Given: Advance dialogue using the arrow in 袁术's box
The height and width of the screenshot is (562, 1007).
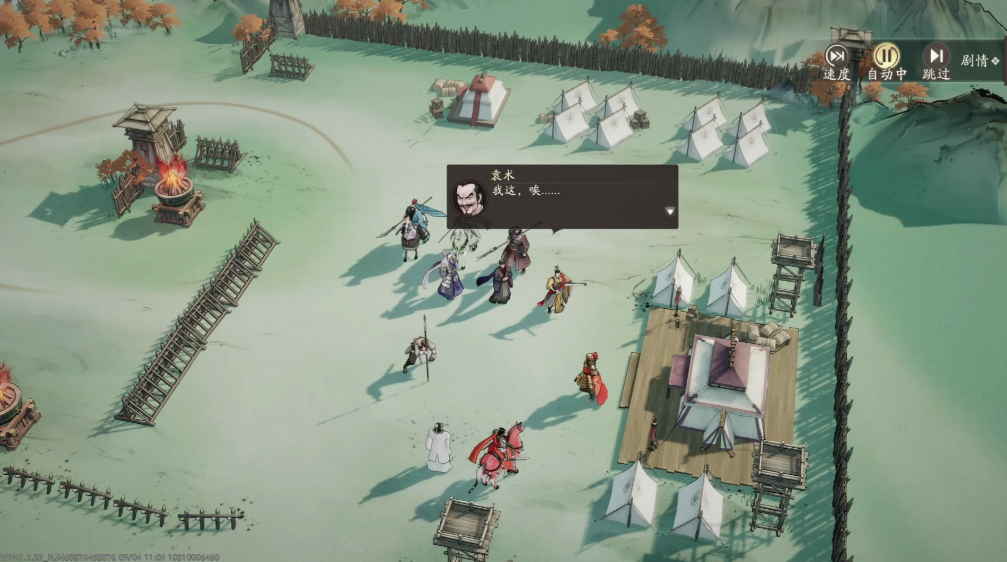Looking at the screenshot, I should (x=670, y=212).
